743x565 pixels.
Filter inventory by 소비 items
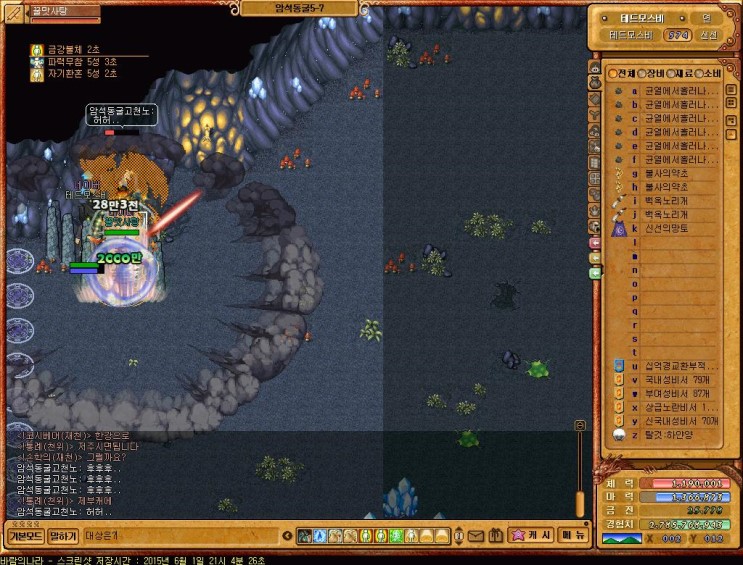tap(709, 73)
